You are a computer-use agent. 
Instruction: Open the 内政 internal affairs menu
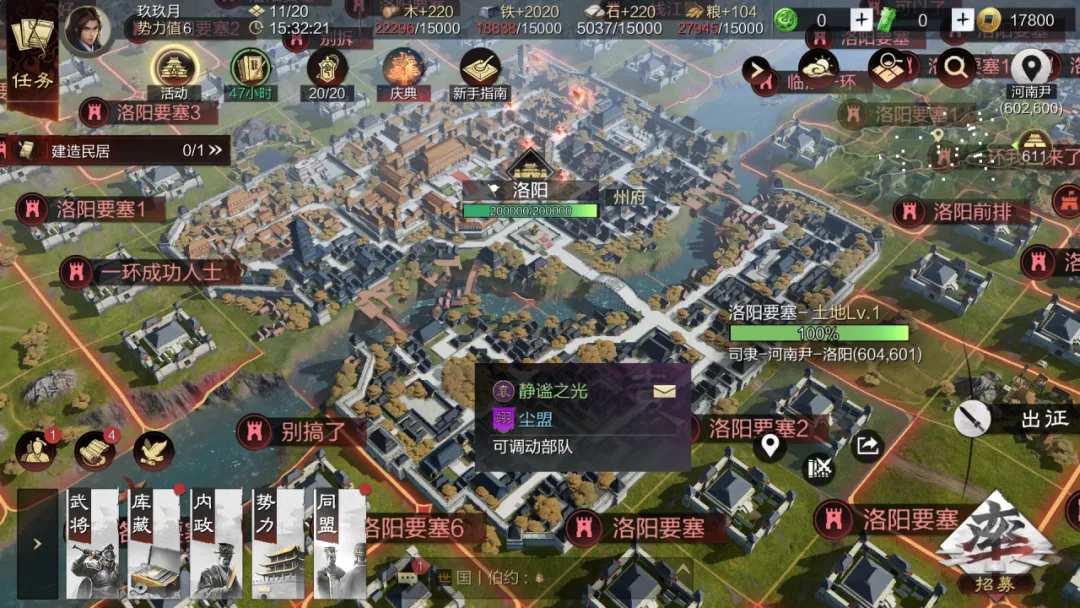216,544
